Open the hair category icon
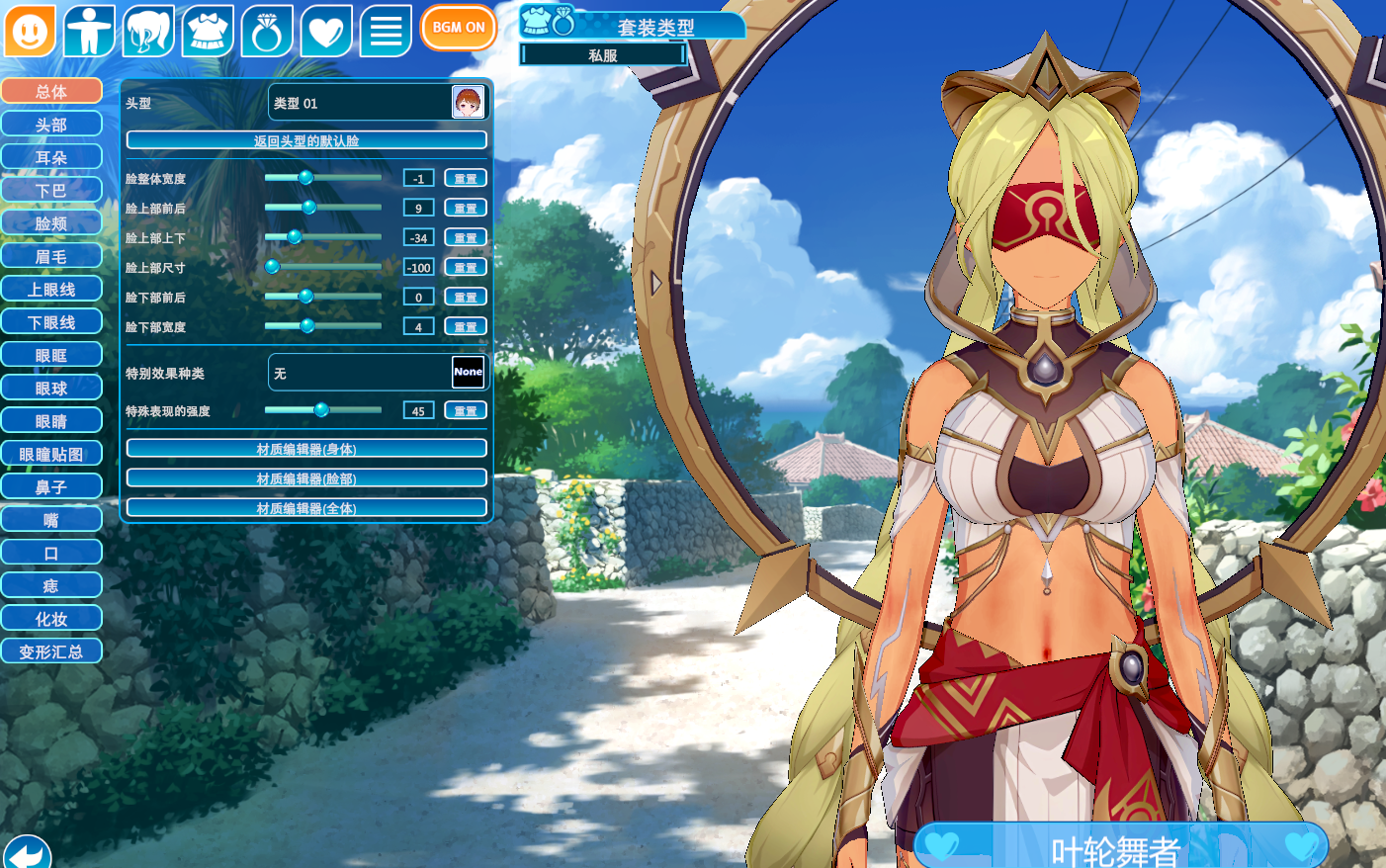1386x868 pixels. coord(148,31)
